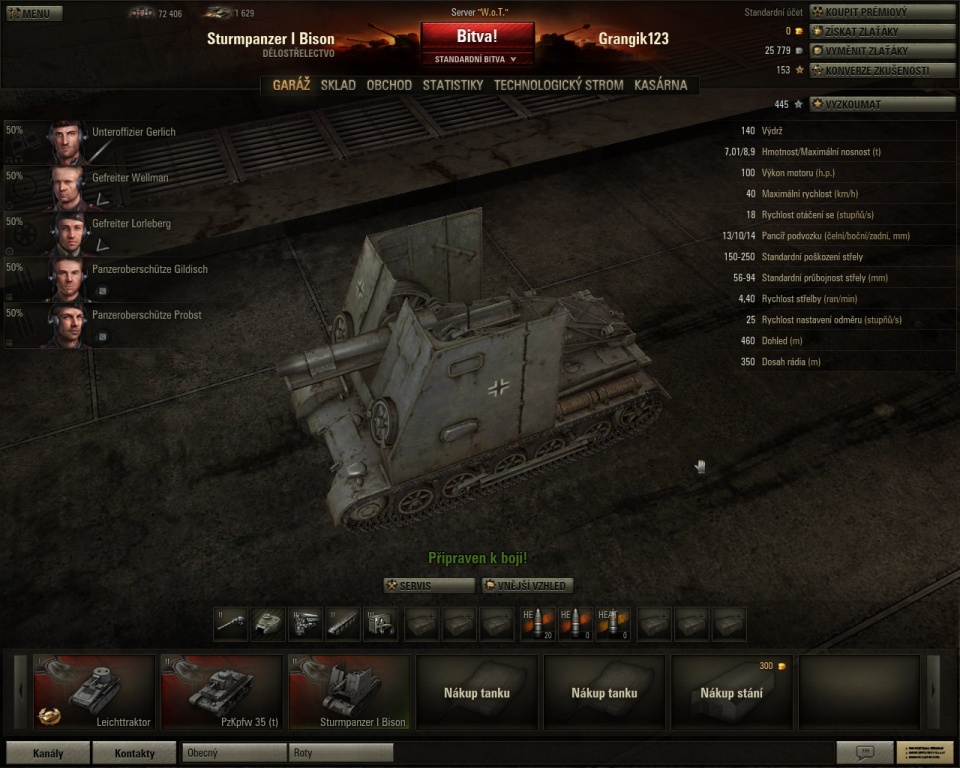The height and width of the screenshot is (768, 960).
Task: Open the Kanály channels button
Action: click(x=47, y=752)
